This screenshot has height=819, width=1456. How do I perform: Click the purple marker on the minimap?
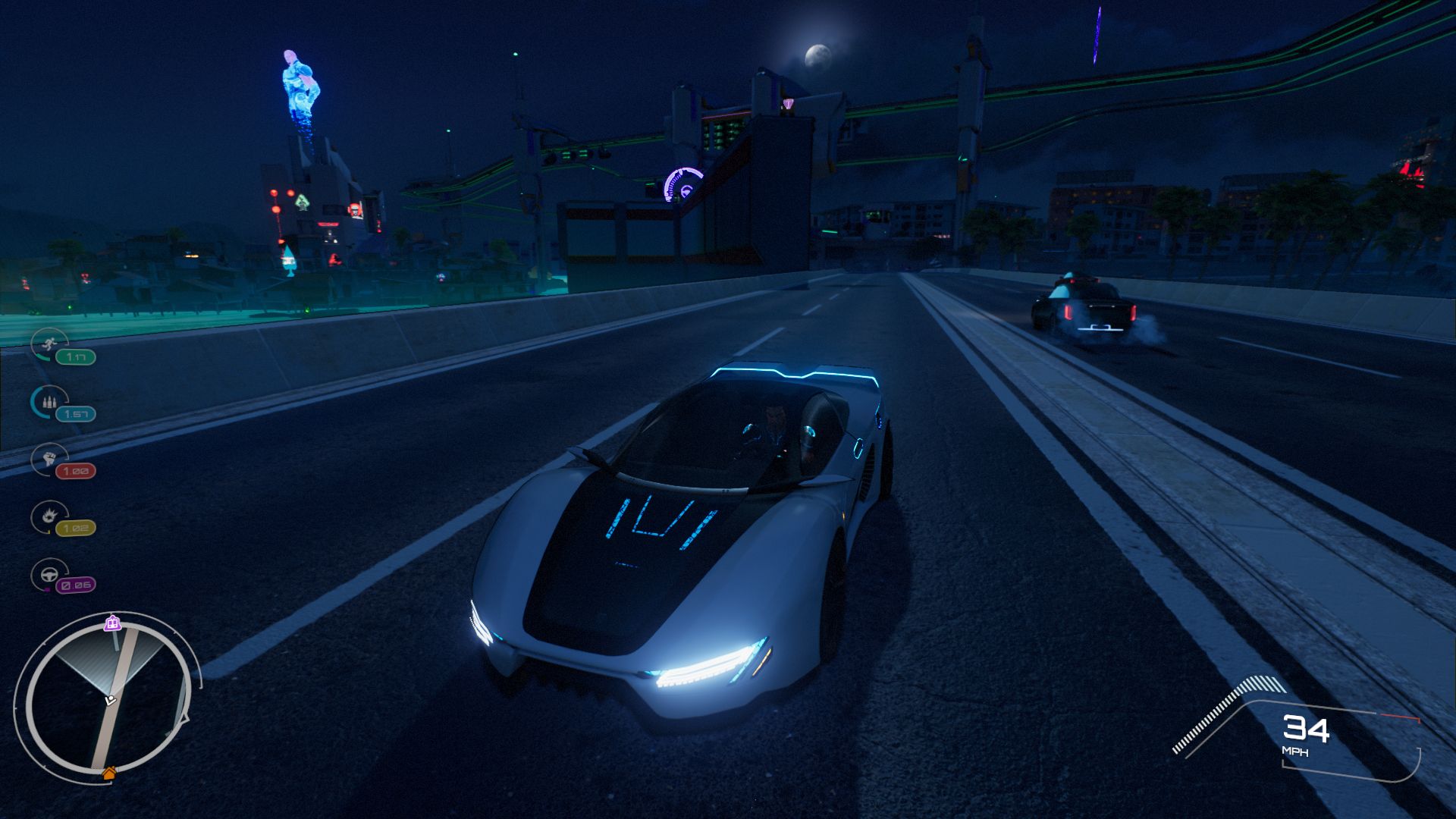[113, 623]
